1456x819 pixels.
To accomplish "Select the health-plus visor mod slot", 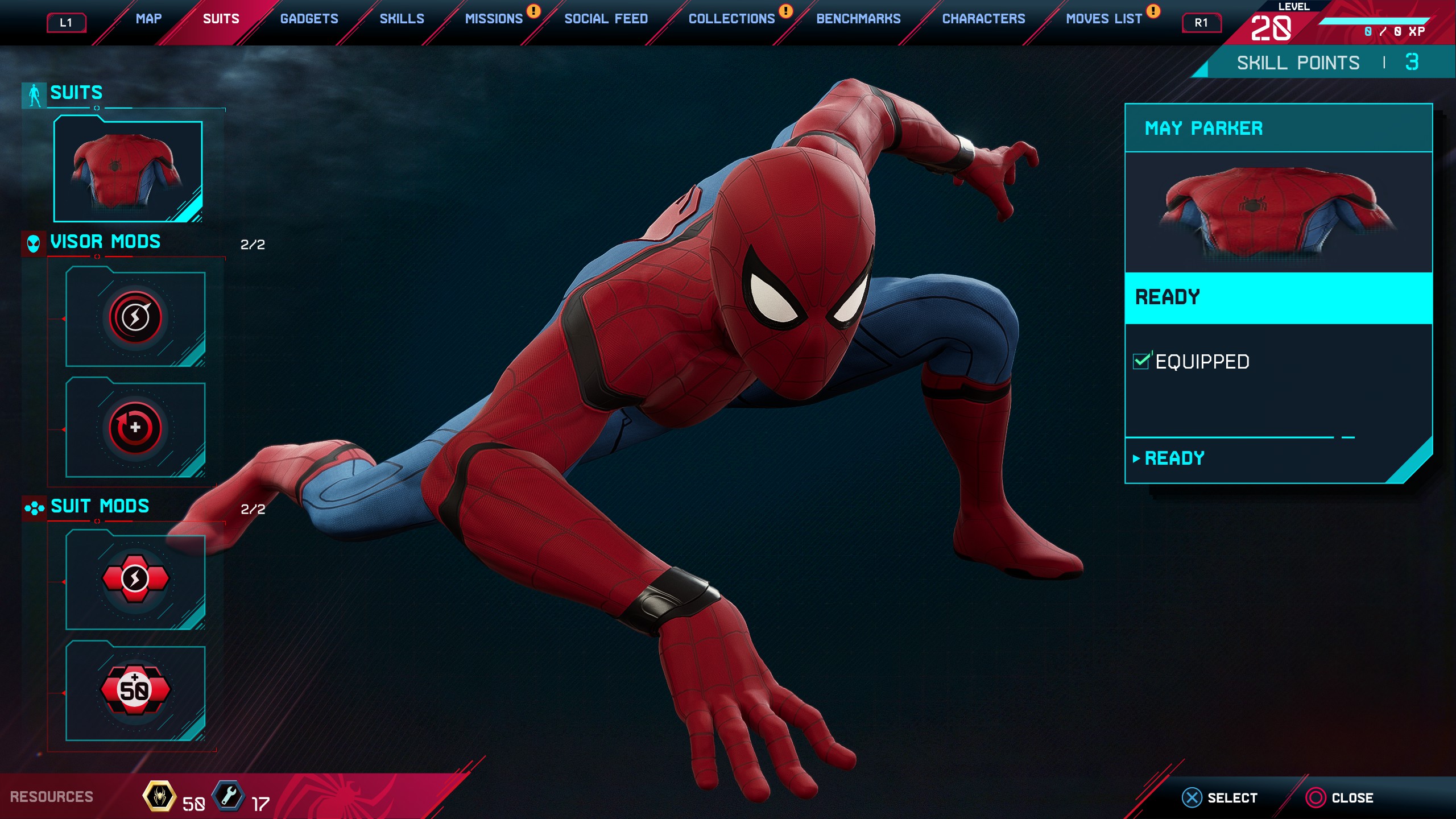I will pos(135,428).
